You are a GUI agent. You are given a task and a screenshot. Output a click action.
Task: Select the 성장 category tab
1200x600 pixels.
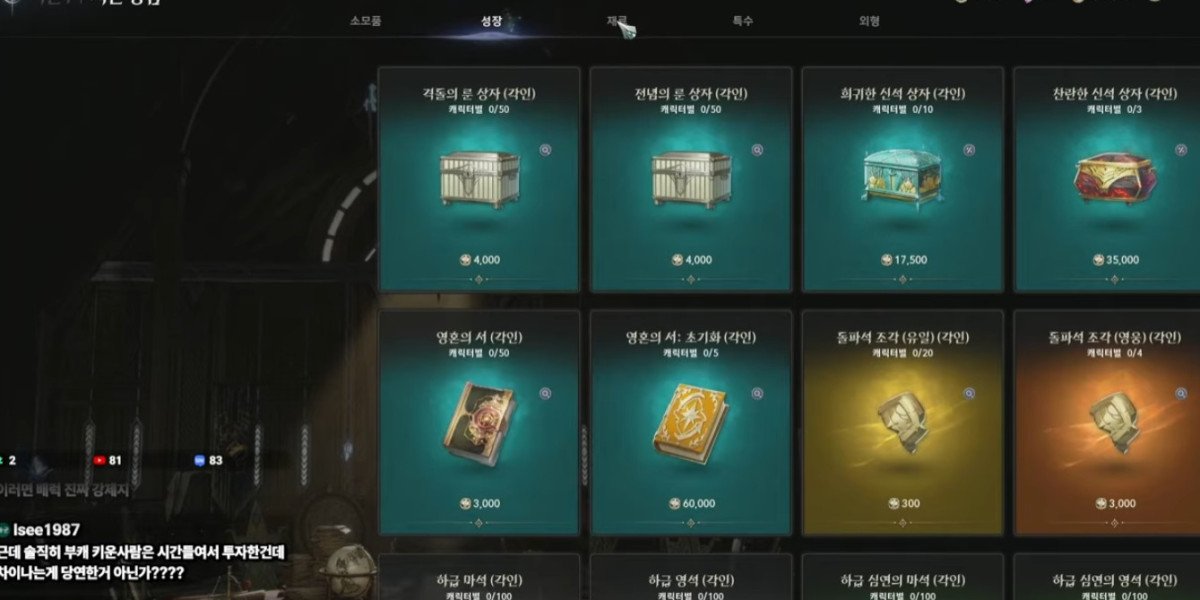(491, 20)
